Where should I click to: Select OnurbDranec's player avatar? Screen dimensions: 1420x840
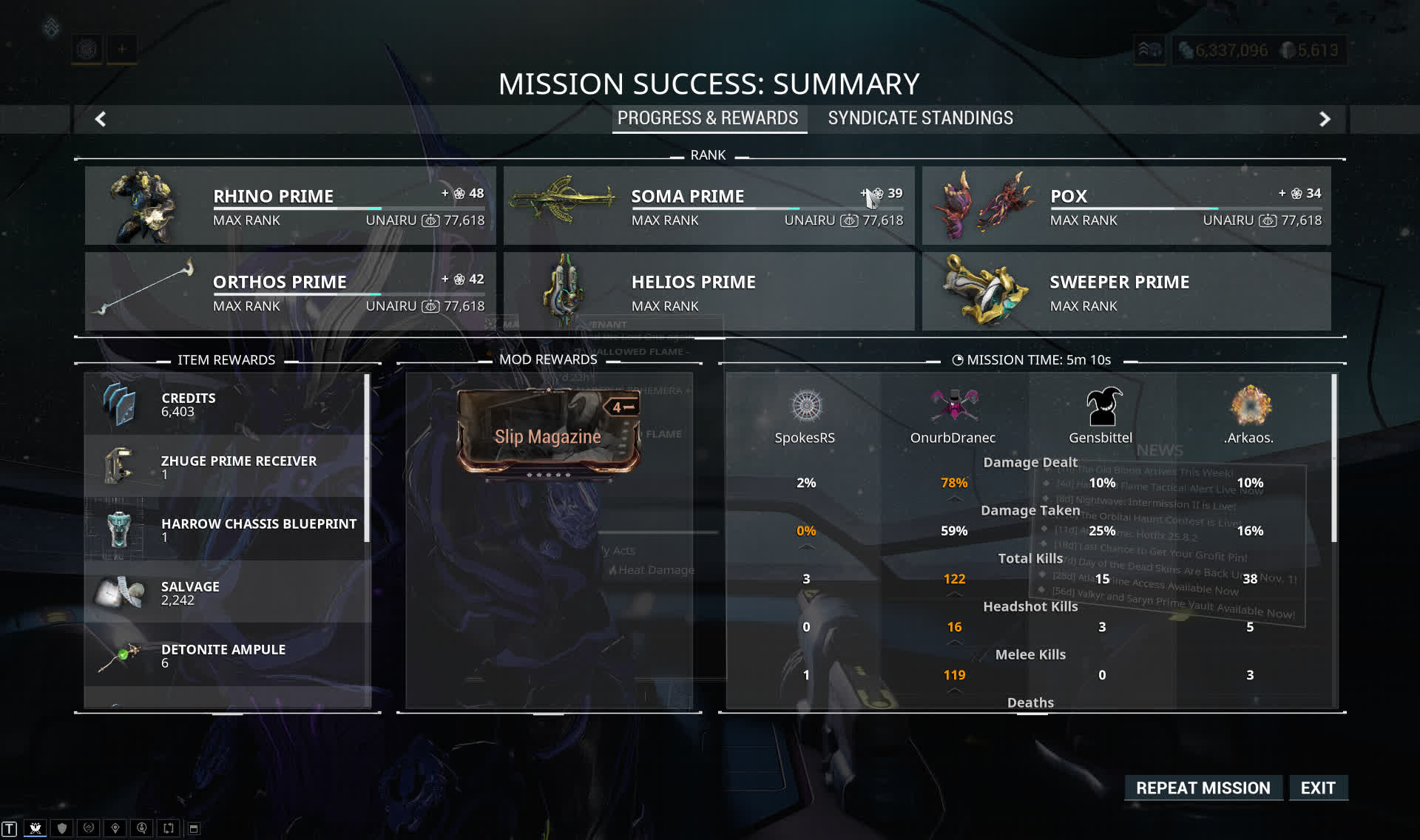(953, 406)
